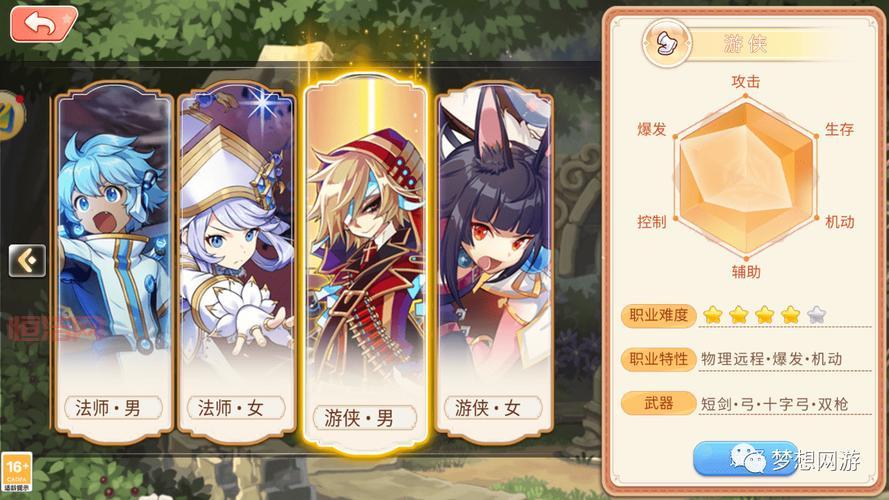
Task: Select the female Ranger class card
Action: coord(490,262)
